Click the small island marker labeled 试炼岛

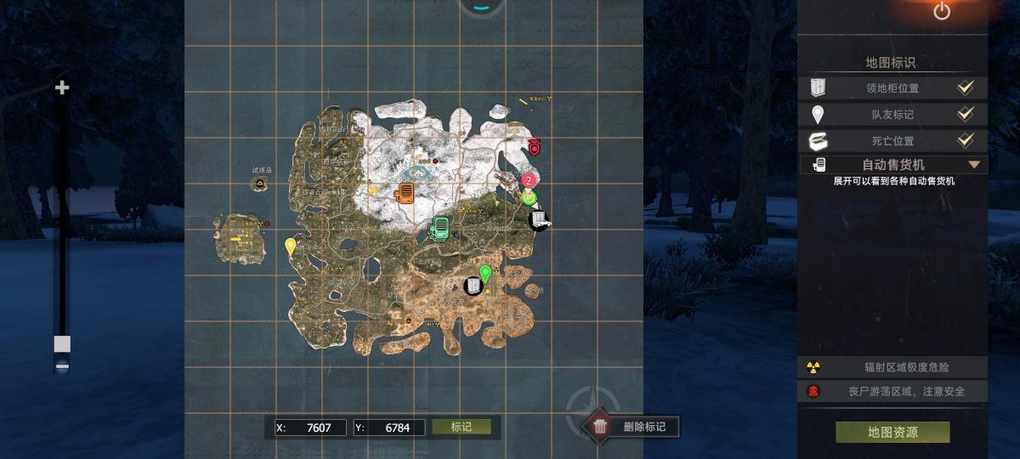coord(261,183)
